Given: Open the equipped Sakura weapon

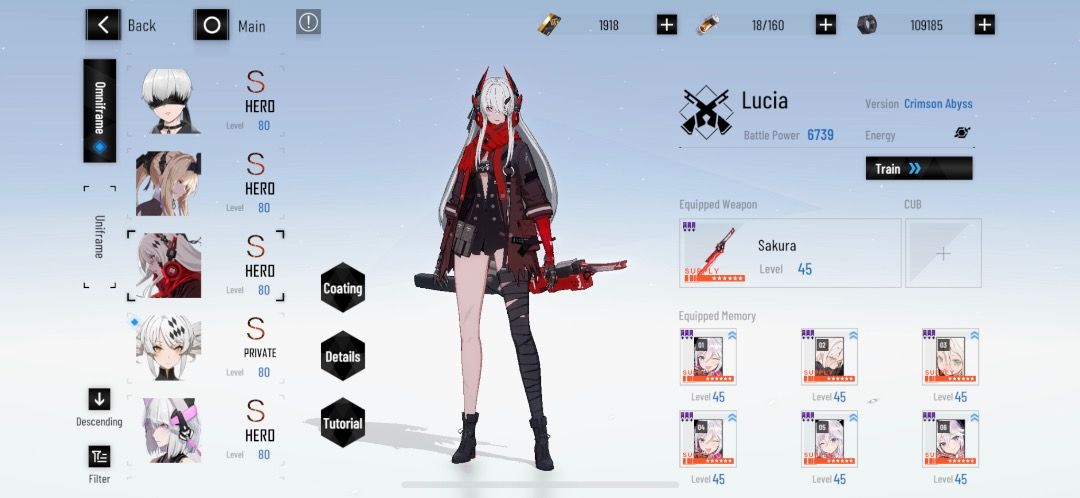Looking at the screenshot, I should pyautogui.click(x=789, y=253).
